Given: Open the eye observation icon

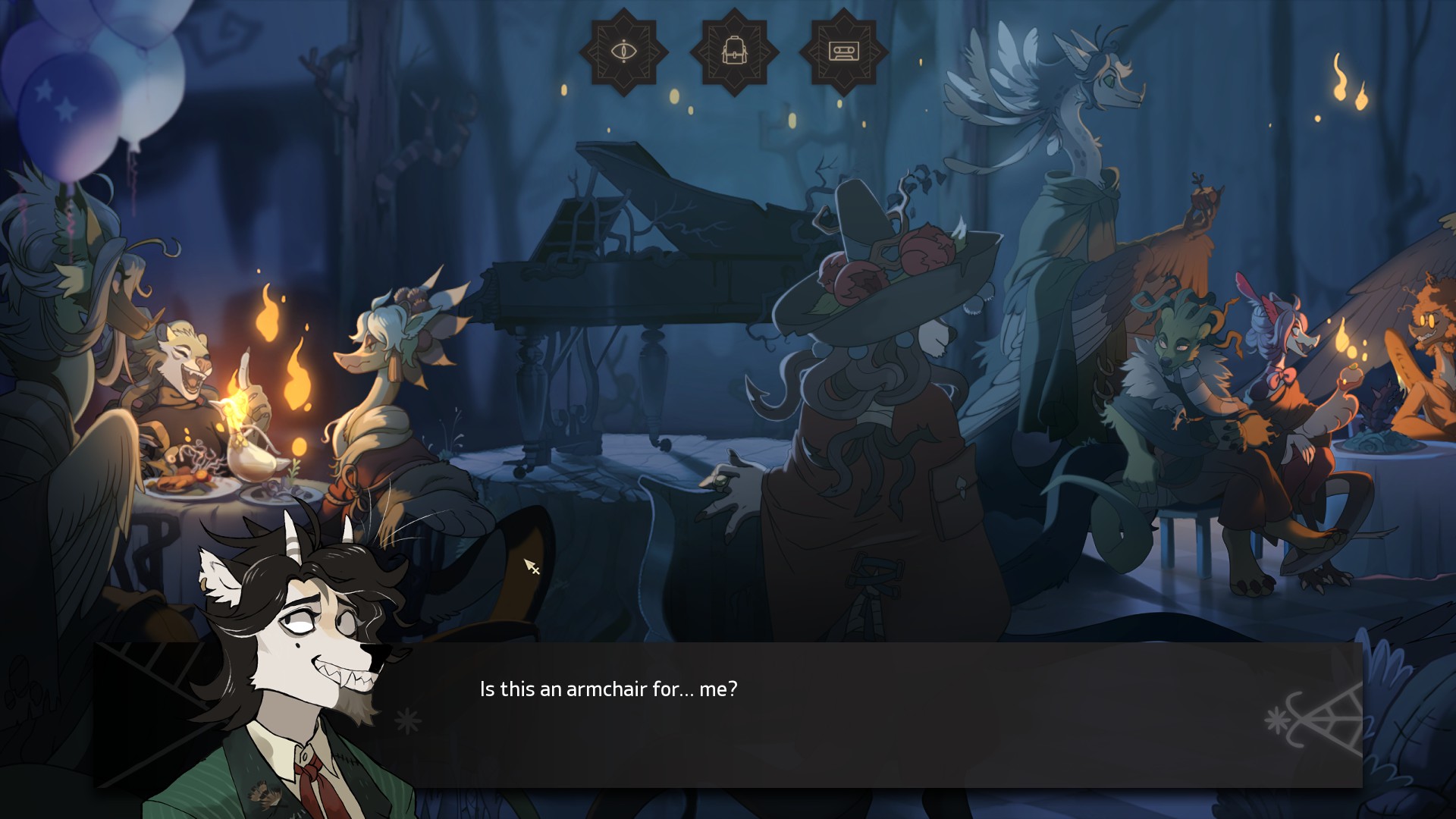Looking at the screenshot, I should tap(623, 52).
